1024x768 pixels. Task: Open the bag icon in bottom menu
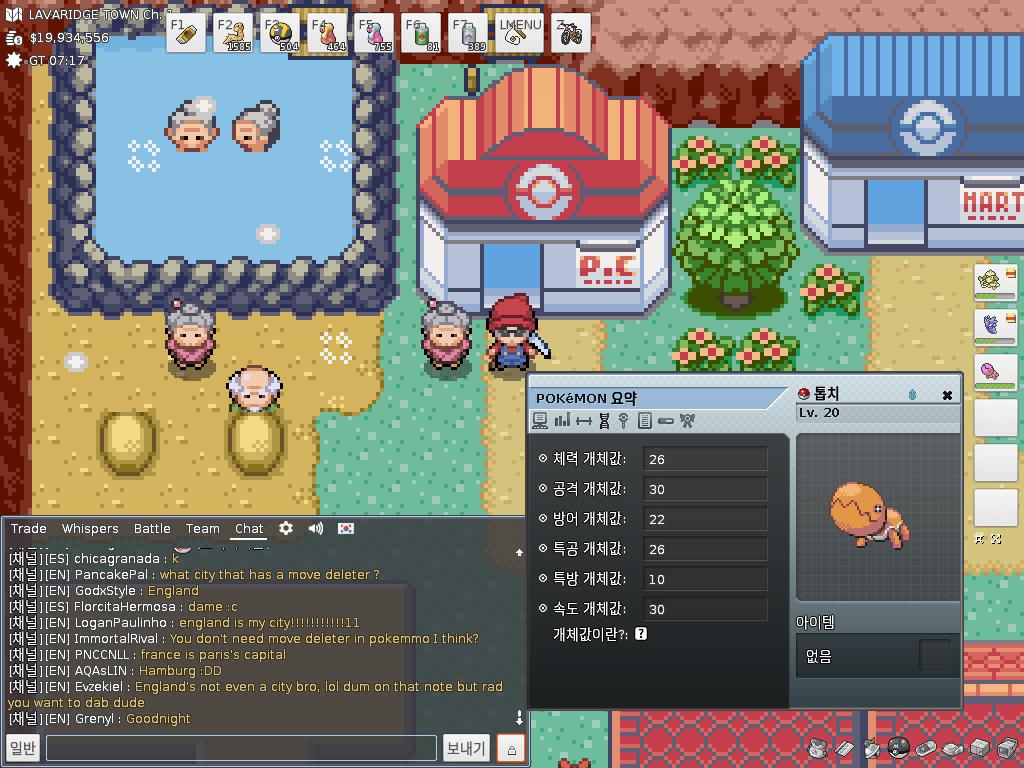(818, 748)
